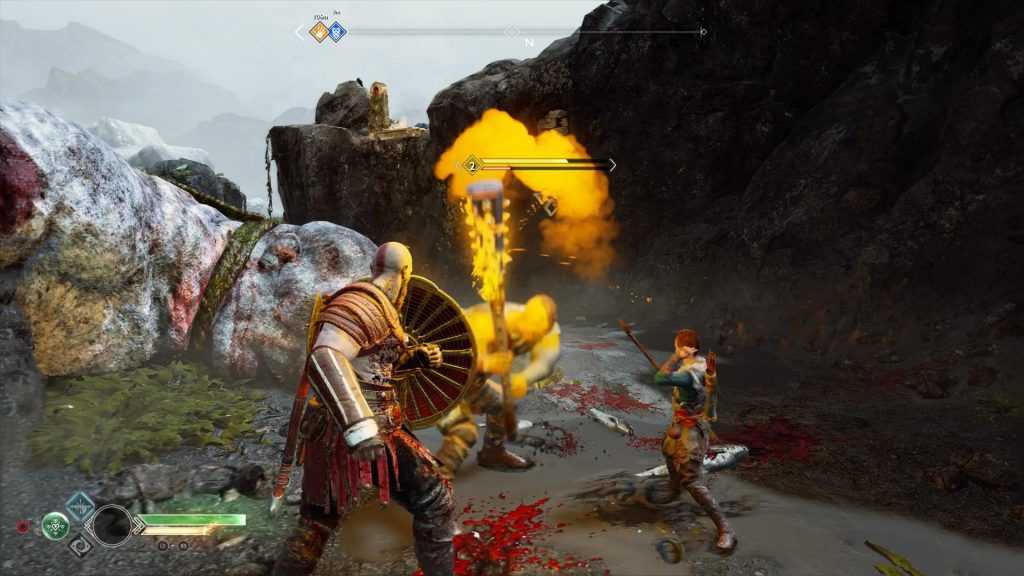Viewport: 1024px width, 576px height.
Task: Select the blue quest marker on the compass
Action: 337,32
